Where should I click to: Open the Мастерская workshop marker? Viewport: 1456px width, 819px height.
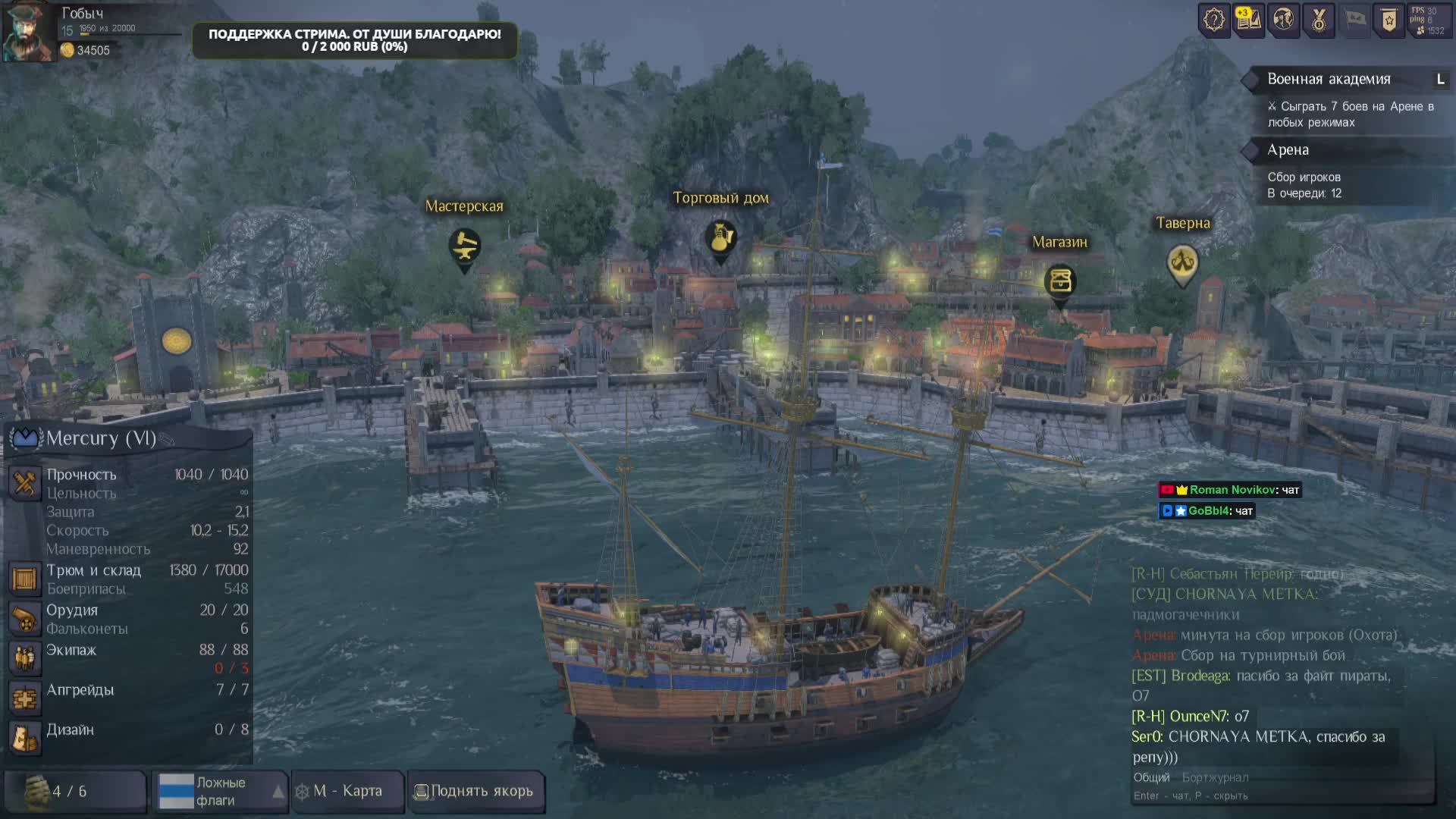464,246
